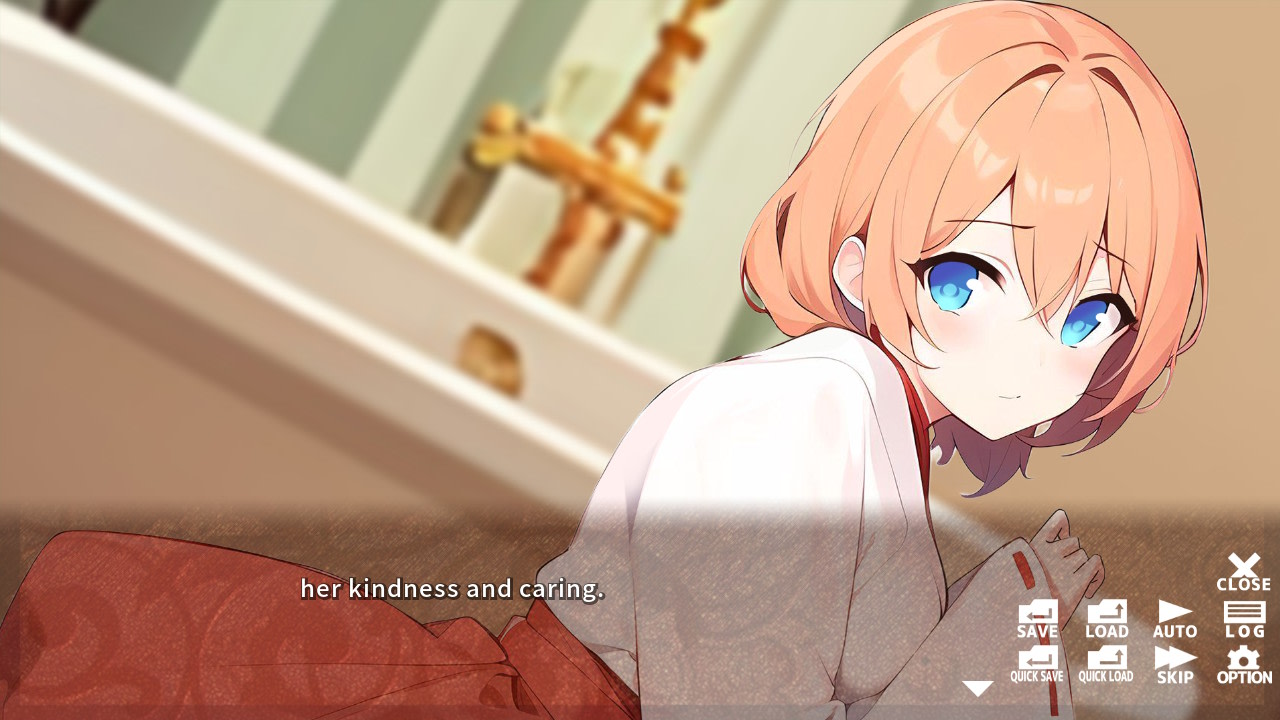This screenshot has height=720, width=1280.
Task: Click the QUICK SAVE icon
Action: click(x=1038, y=662)
